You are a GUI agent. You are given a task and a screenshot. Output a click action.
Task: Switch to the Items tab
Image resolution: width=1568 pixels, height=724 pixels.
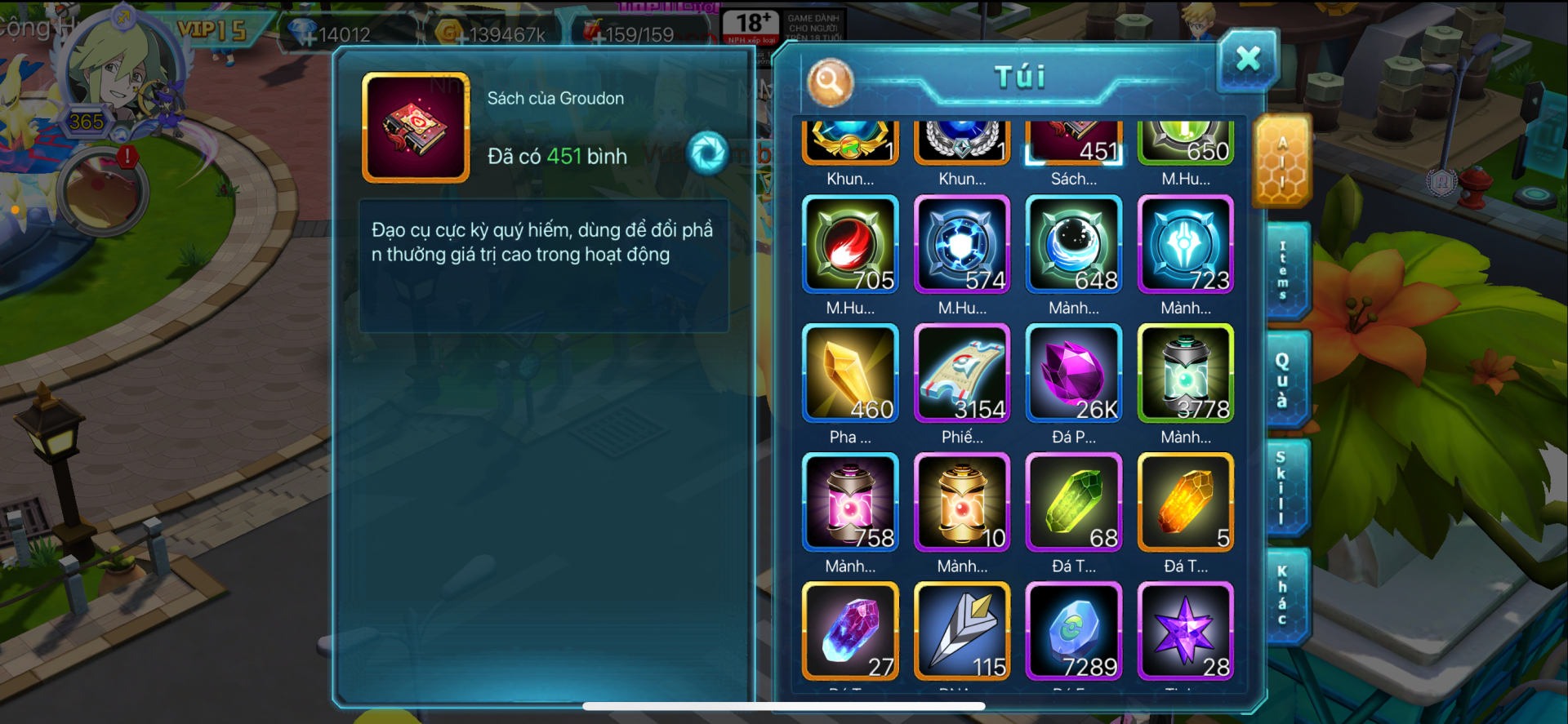[x=1284, y=270]
